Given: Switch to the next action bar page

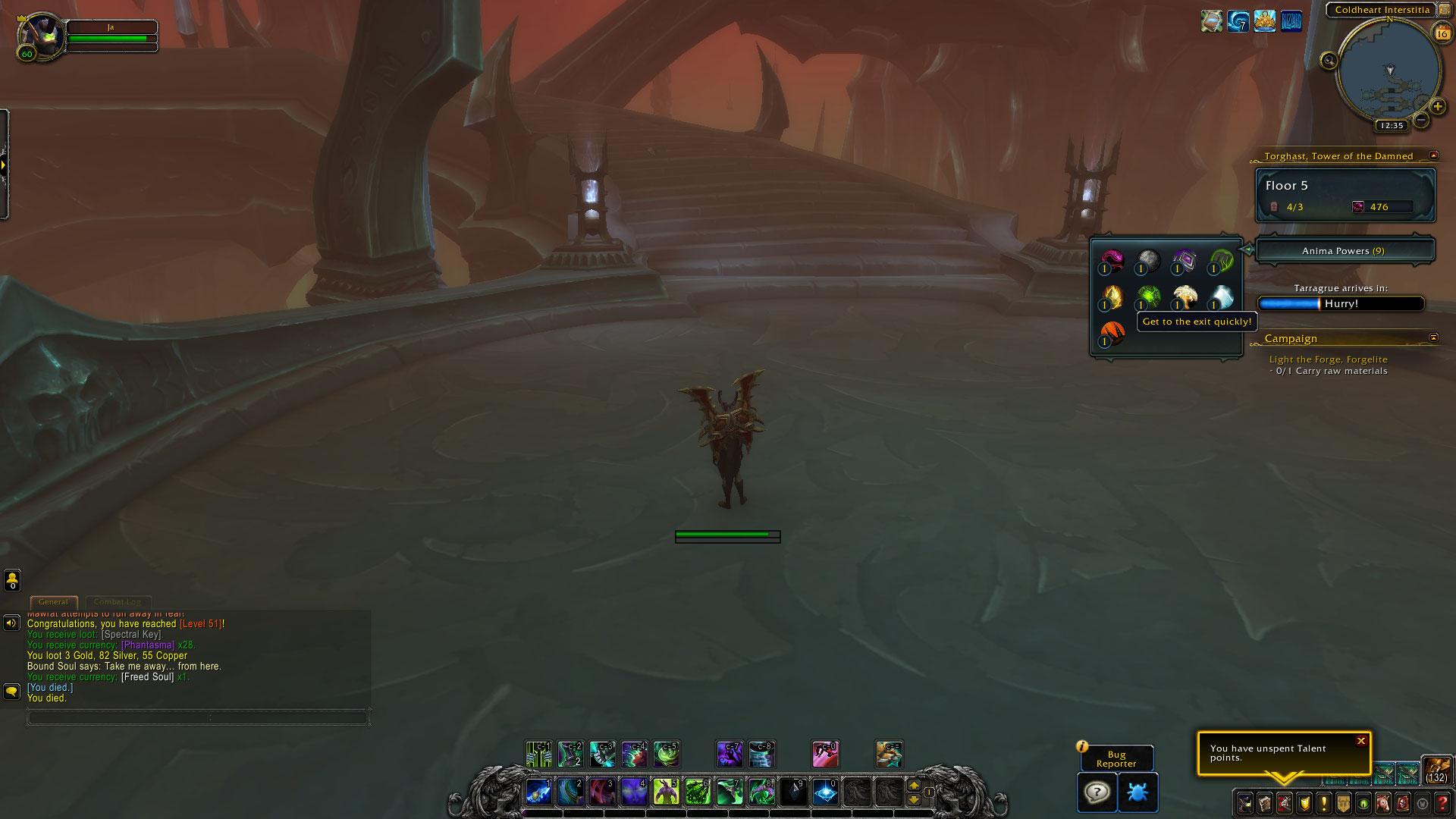Looking at the screenshot, I should pyautogui.click(x=914, y=786).
